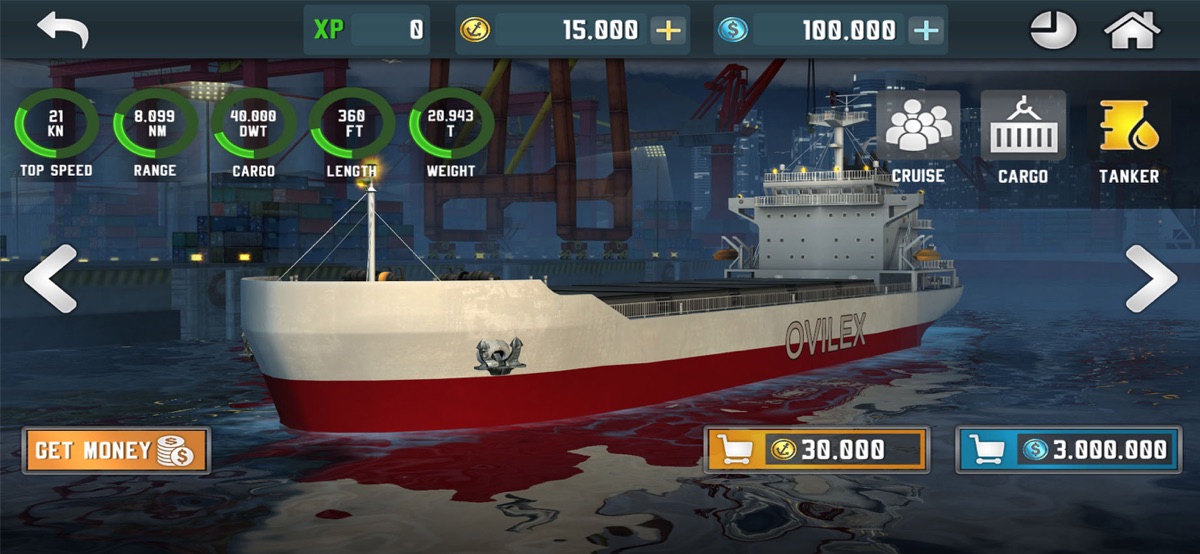Switch to the Cruise ship category
Viewport: 1200px width, 554px height.
pos(918,138)
